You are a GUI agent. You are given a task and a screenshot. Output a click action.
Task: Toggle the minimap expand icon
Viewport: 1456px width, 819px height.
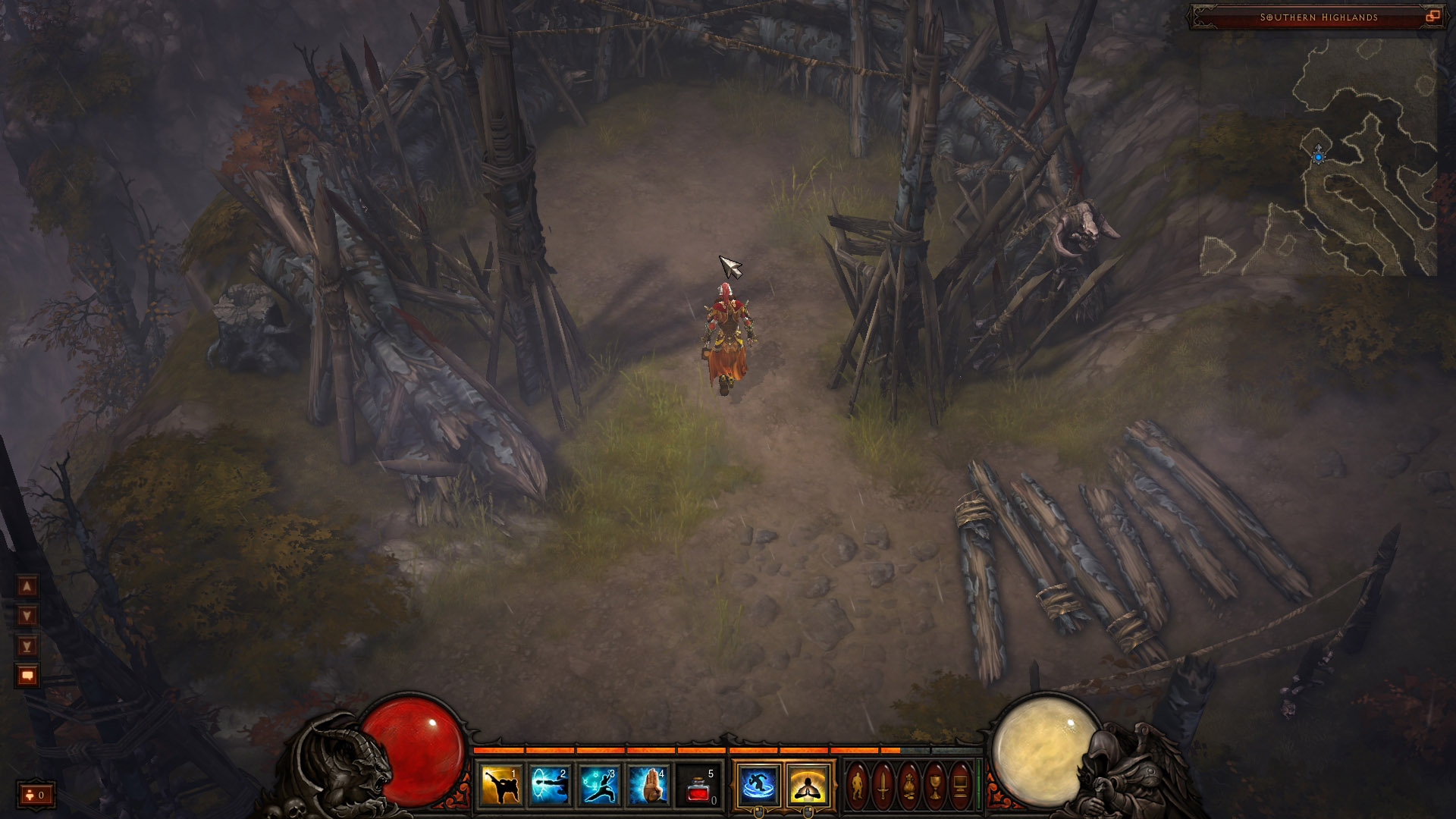tap(1432, 17)
